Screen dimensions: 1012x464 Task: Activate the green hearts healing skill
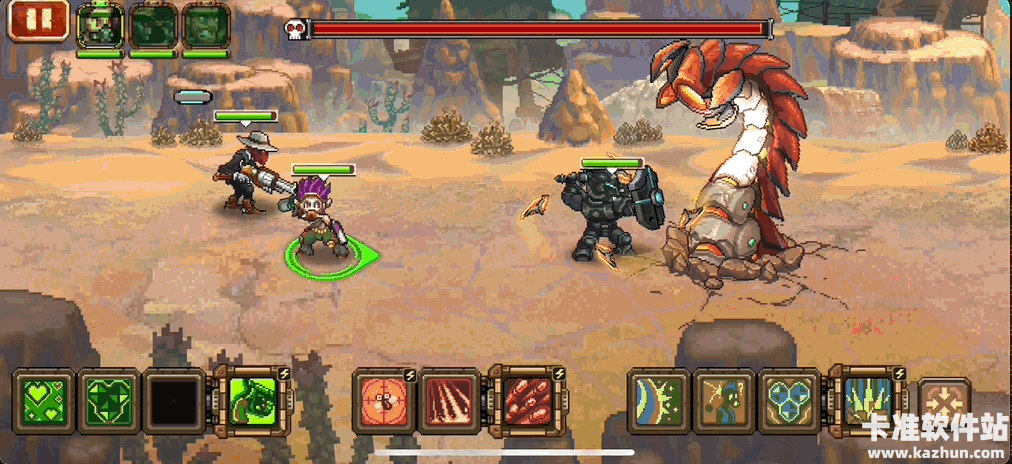(42, 401)
